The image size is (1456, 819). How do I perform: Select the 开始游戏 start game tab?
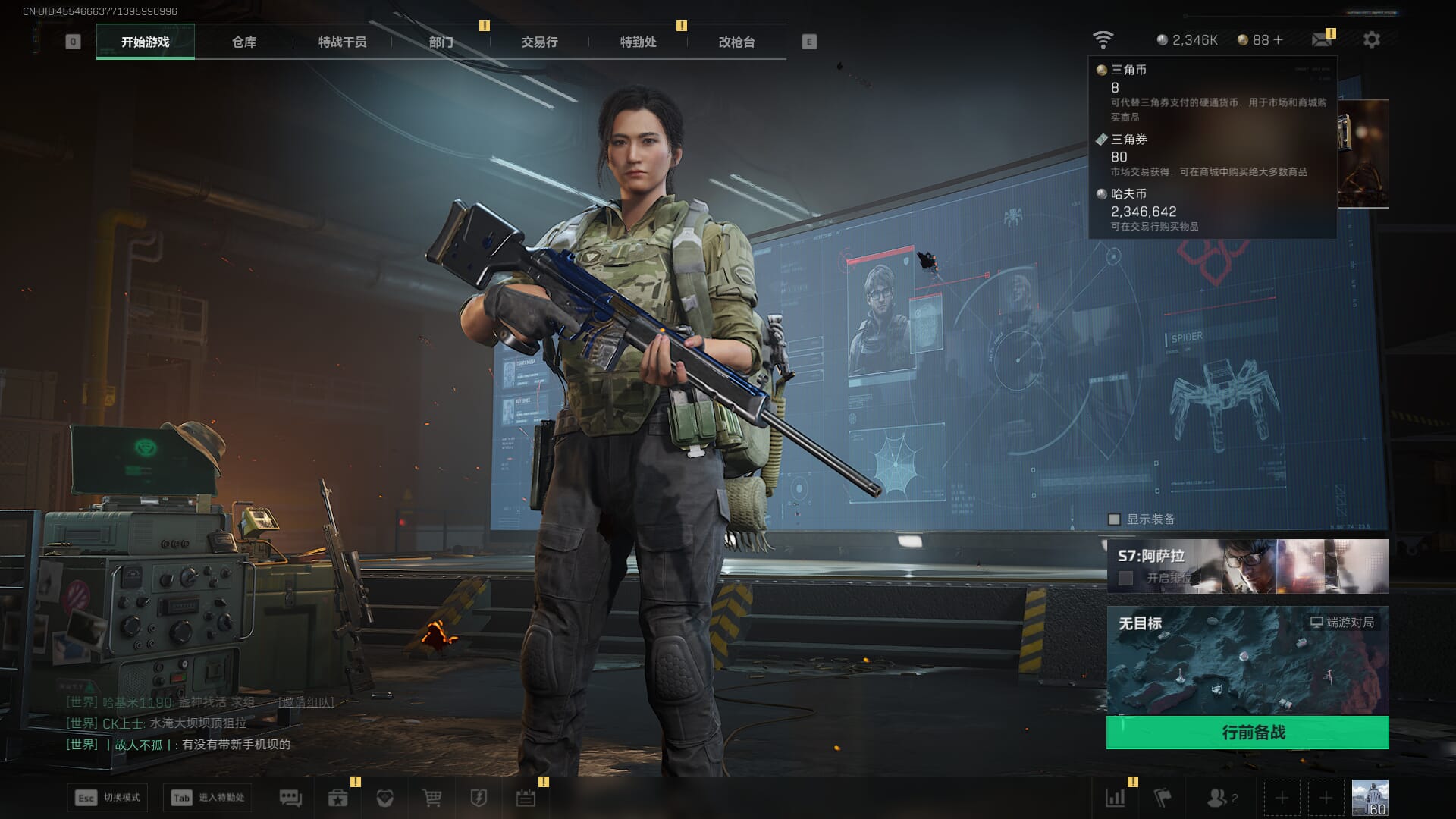[x=145, y=42]
